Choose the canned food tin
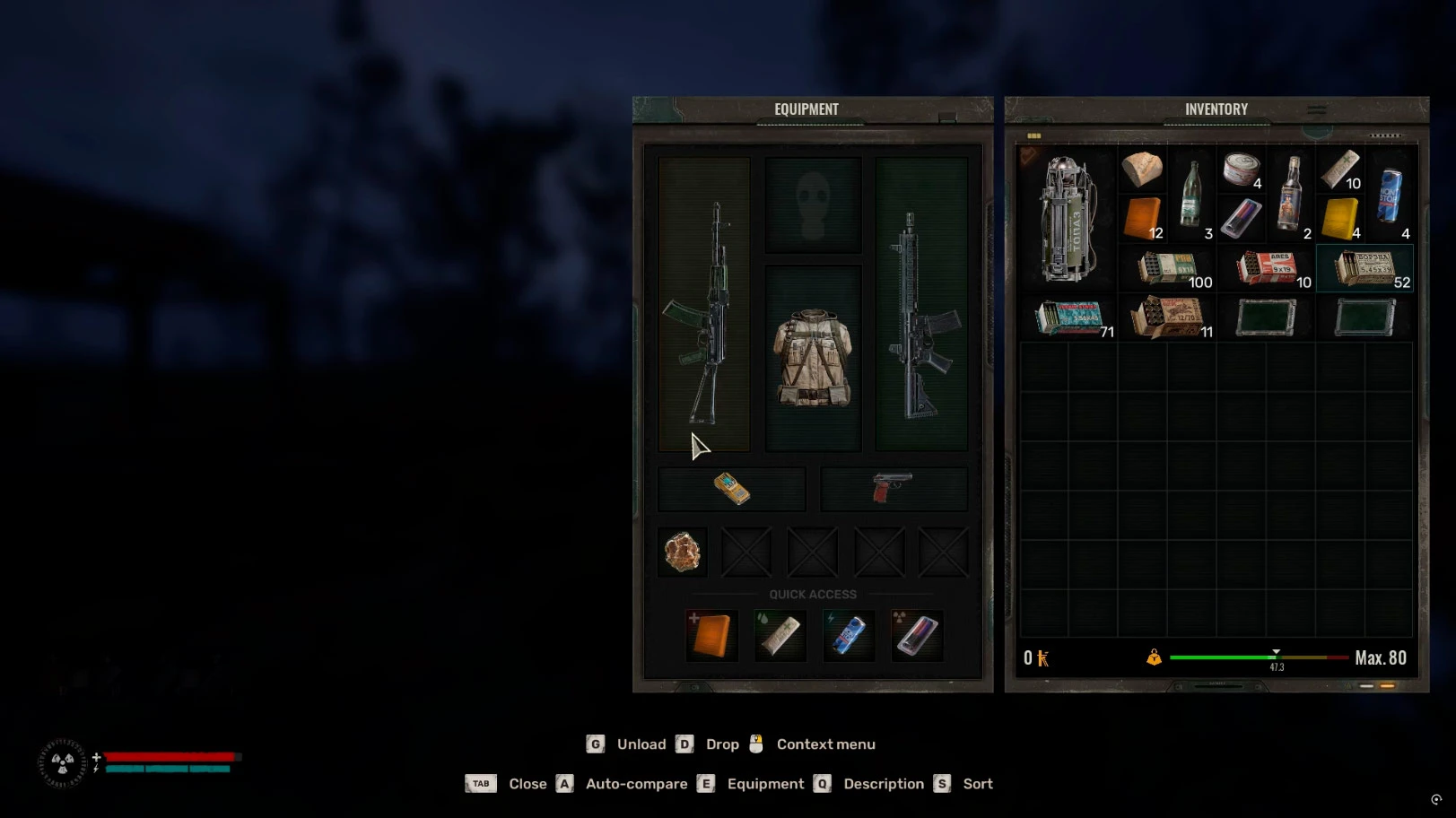1456x818 pixels. pos(1242,169)
